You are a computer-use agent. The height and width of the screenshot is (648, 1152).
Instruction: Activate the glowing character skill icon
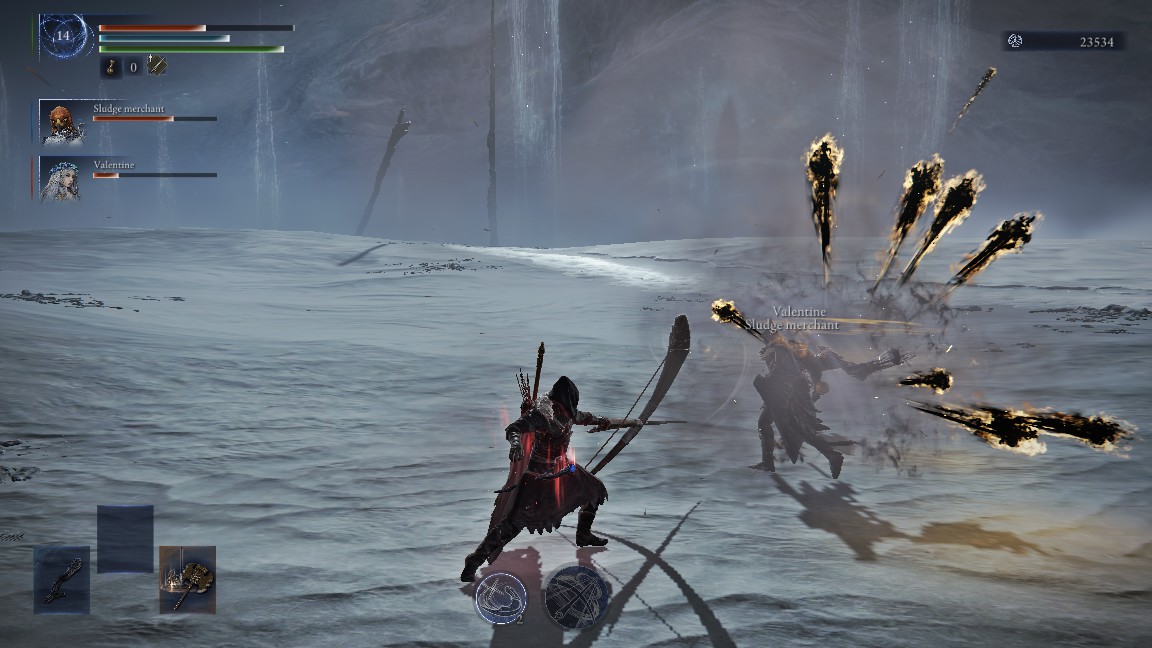(x=500, y=596)
